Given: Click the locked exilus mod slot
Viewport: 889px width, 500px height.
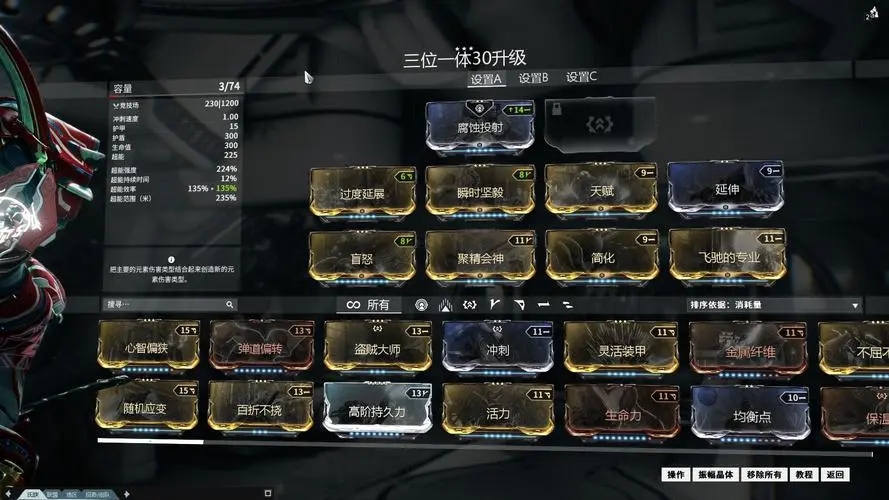Looking at the screenshot, I should pos(601,125).
